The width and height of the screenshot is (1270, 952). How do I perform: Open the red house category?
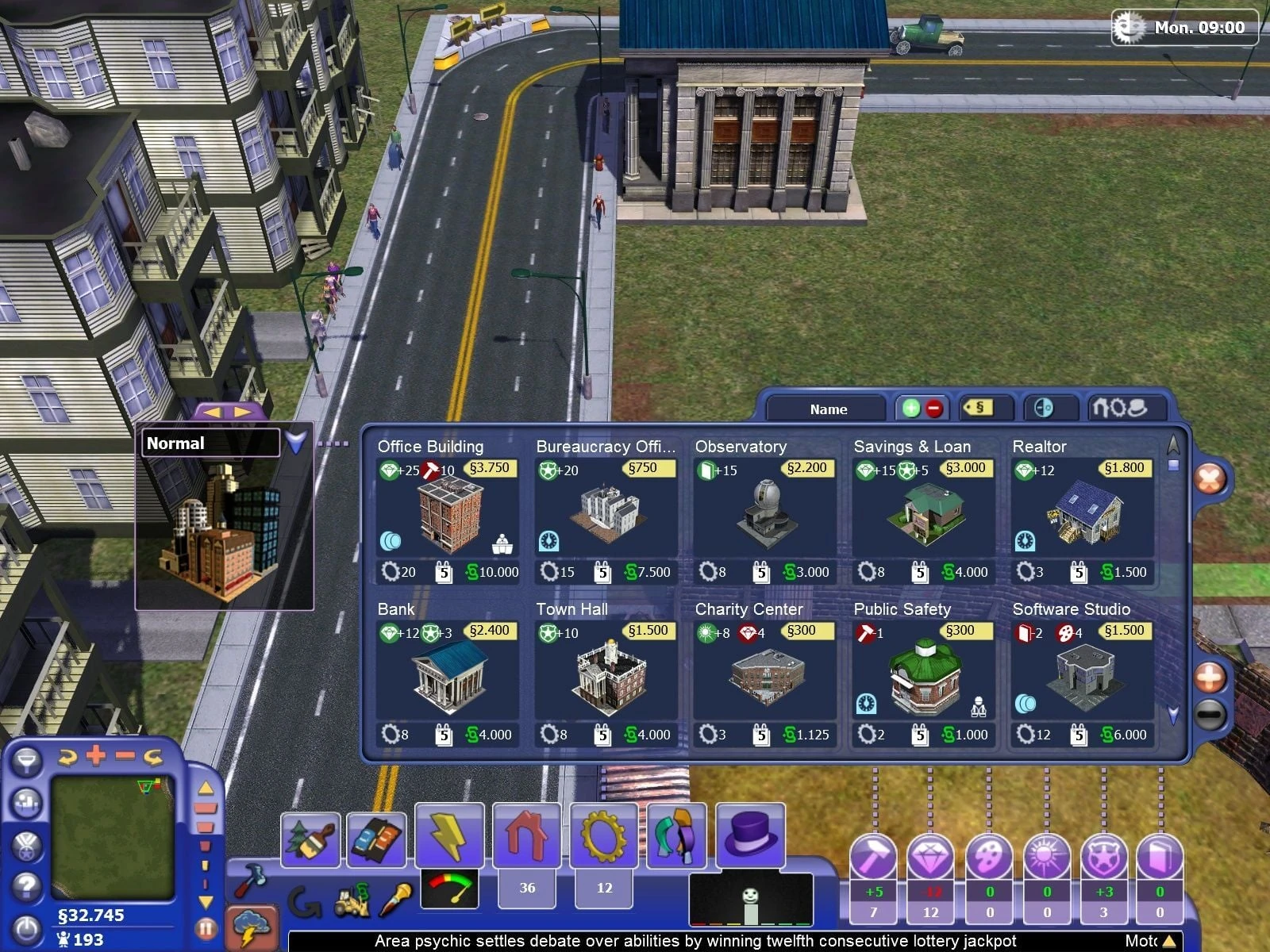click(x=526, y=835)
